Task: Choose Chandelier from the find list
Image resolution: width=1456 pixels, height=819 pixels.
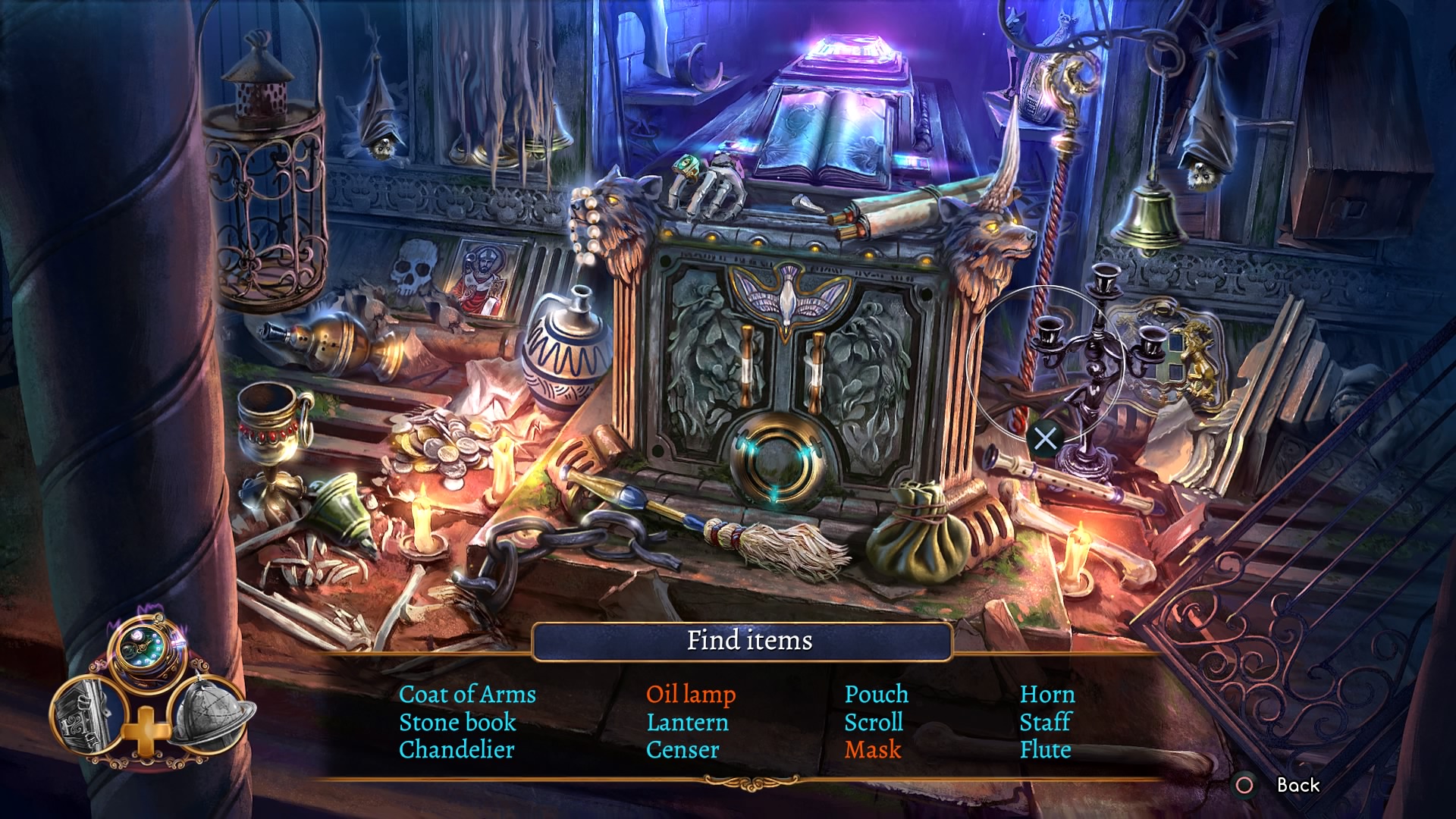Action: click(x=457, y=749)
